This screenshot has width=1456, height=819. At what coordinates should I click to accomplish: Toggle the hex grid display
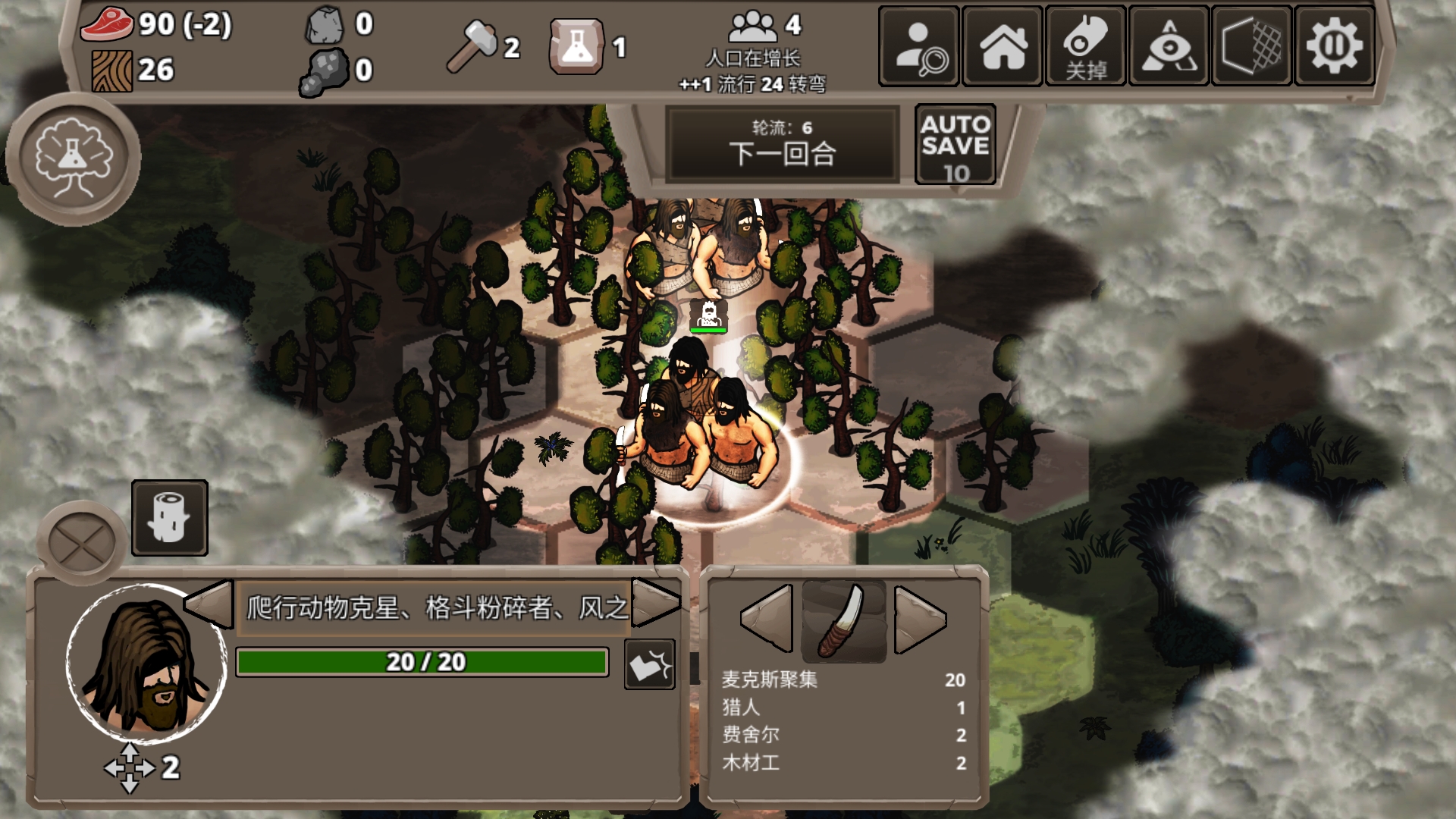[1252, 47]
